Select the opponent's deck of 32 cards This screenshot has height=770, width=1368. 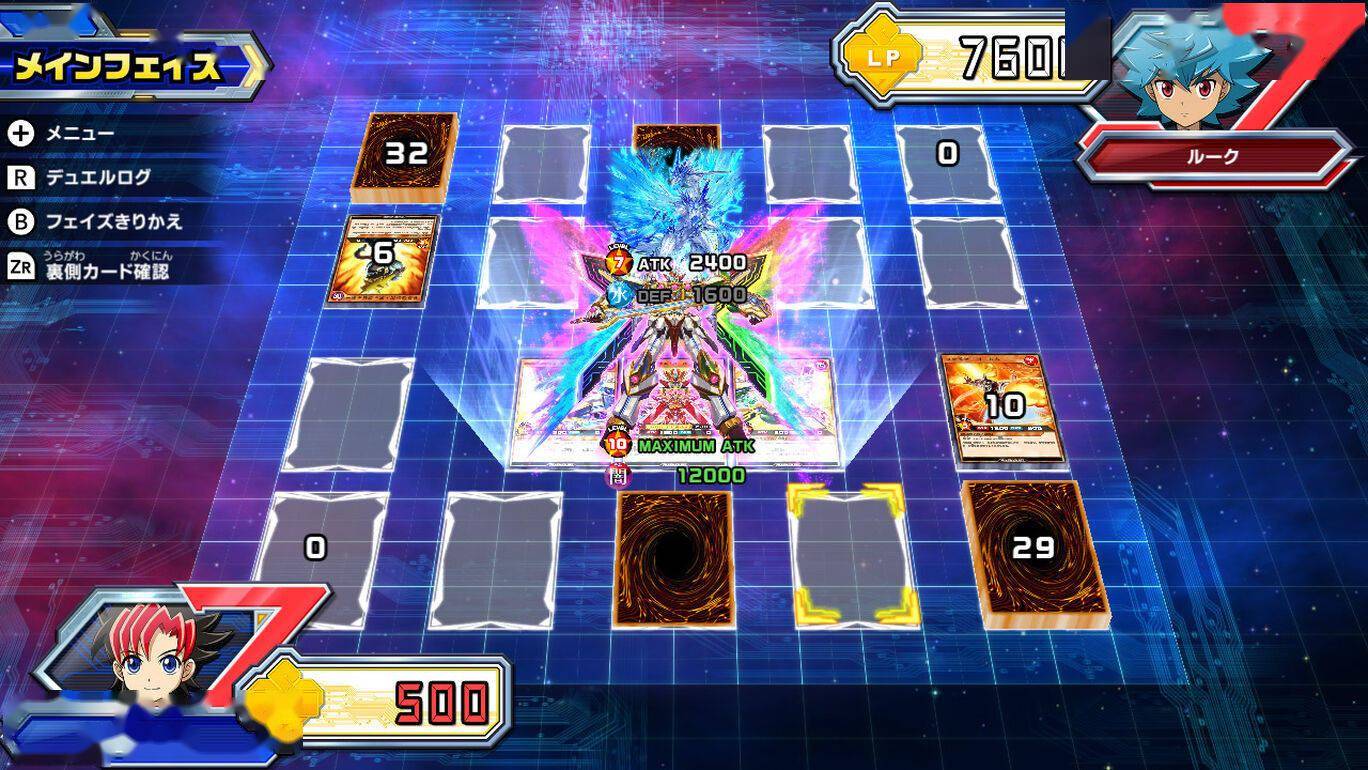tap(405, 155)
